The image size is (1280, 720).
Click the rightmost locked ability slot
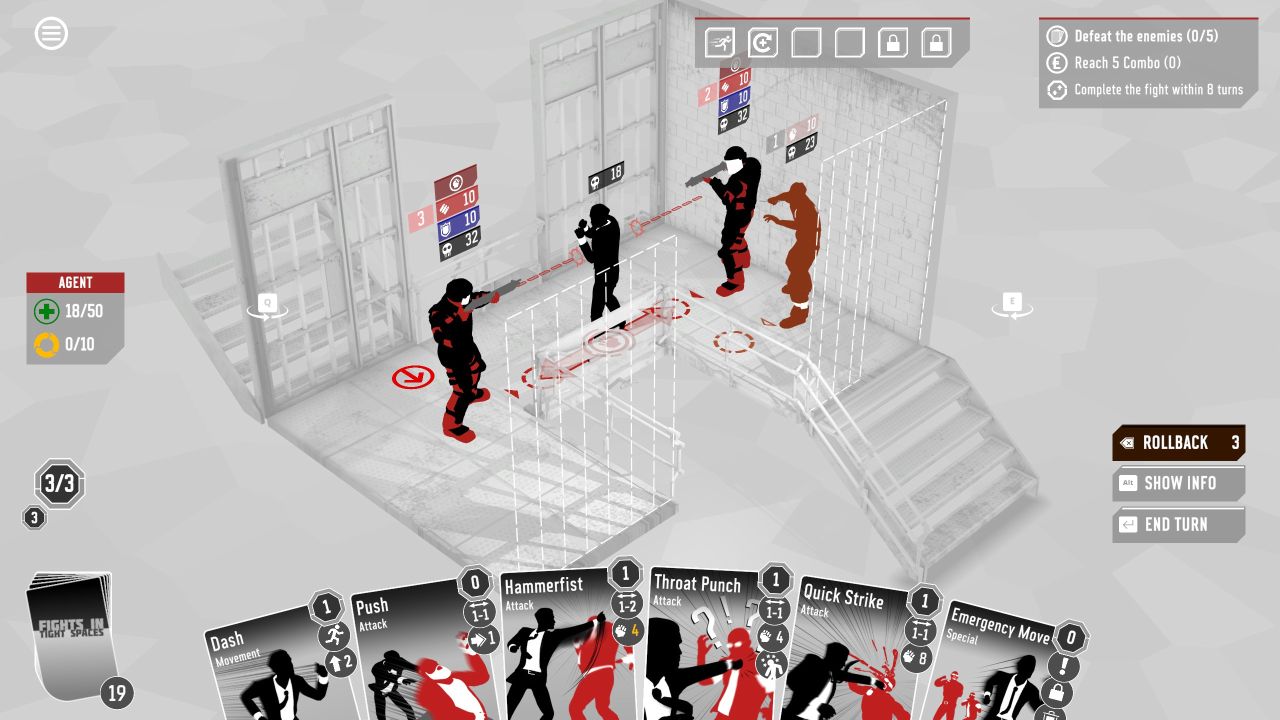tap(936, 43)
